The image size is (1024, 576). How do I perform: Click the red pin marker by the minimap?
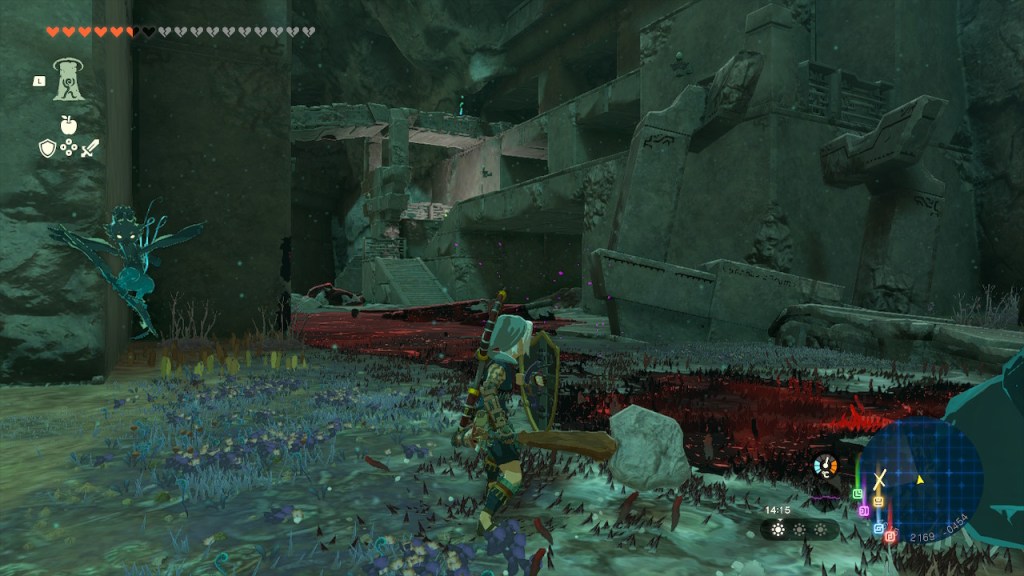[x=890, y=536]
